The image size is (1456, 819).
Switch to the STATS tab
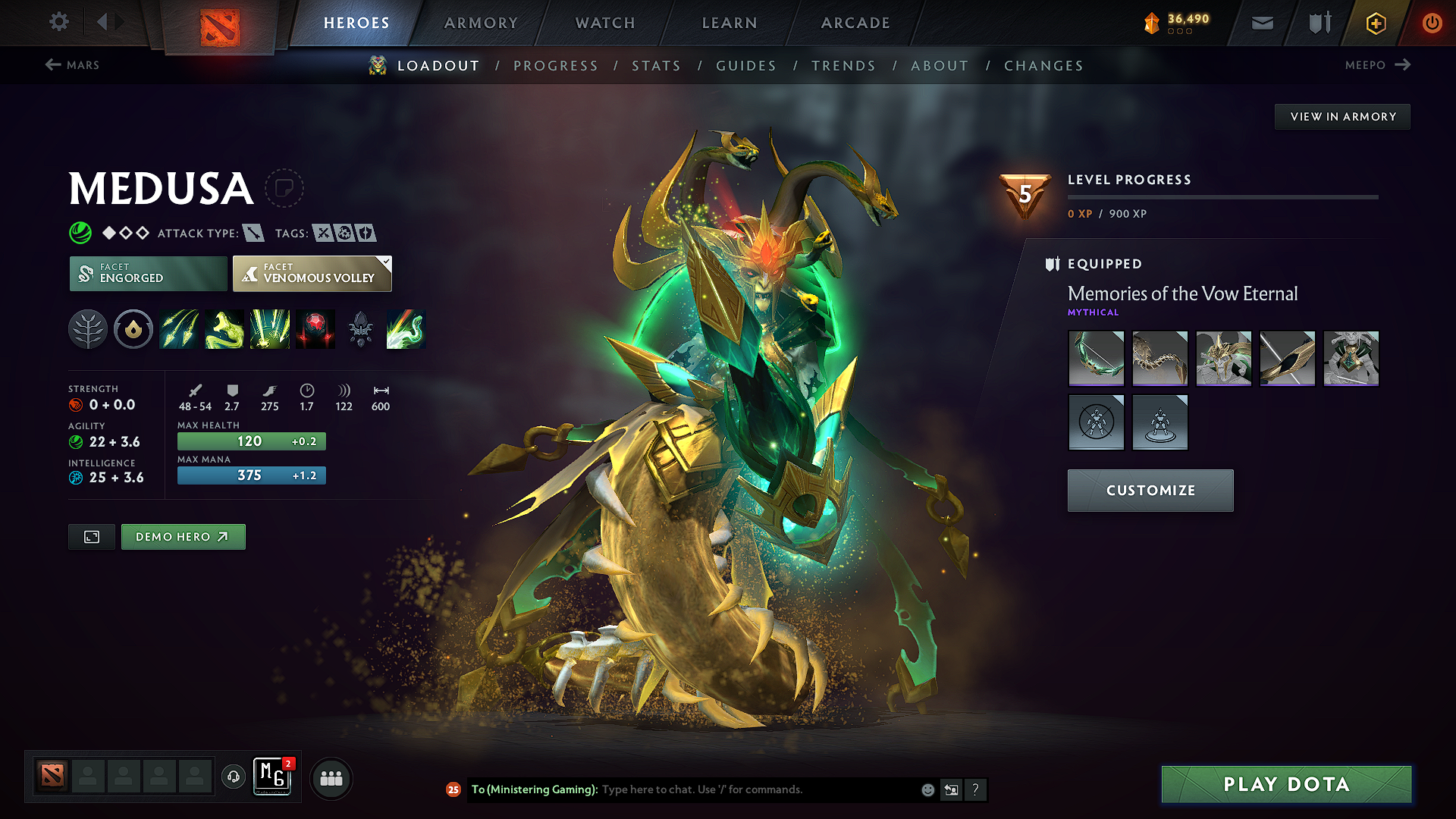click(656, 65)
